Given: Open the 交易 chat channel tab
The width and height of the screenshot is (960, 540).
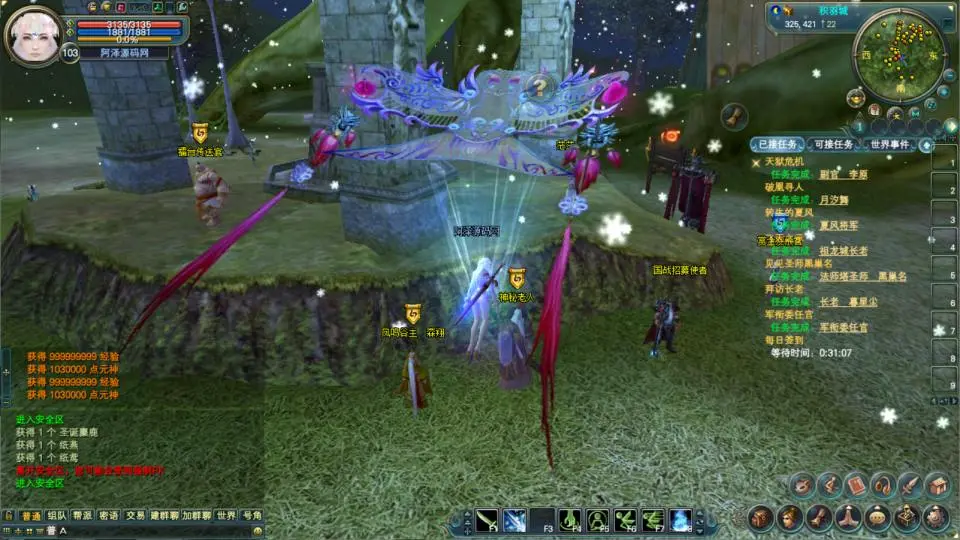Looking at the screenshot, I should (135, 516).
